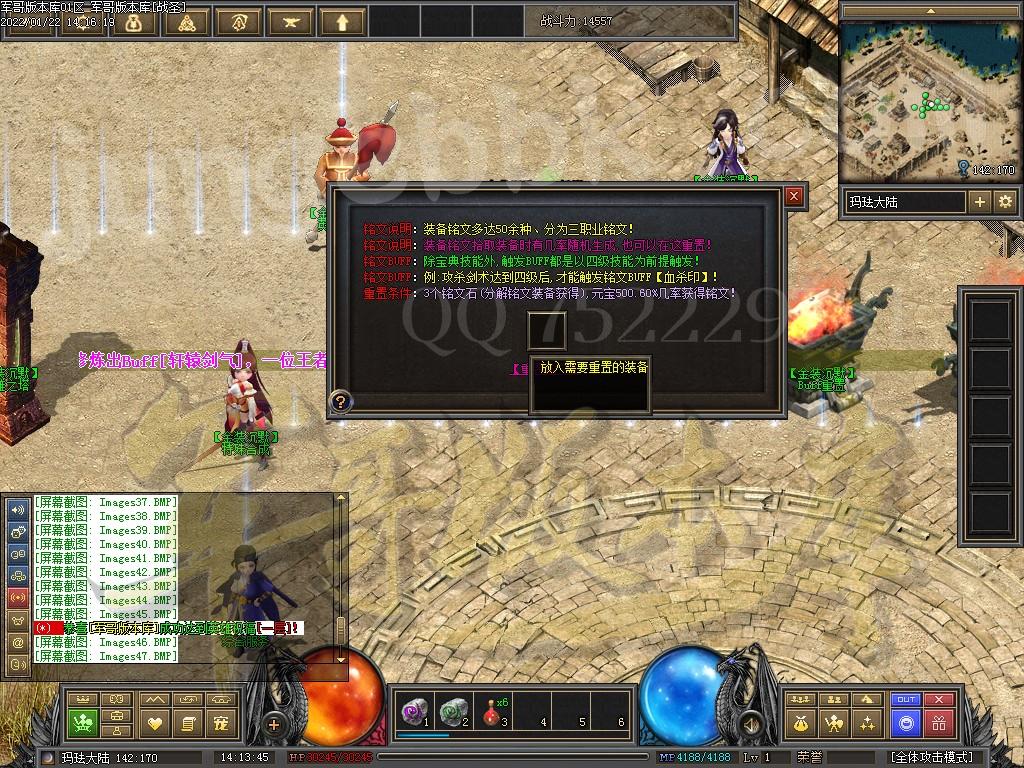Open the heart icon button

[155, 722]
